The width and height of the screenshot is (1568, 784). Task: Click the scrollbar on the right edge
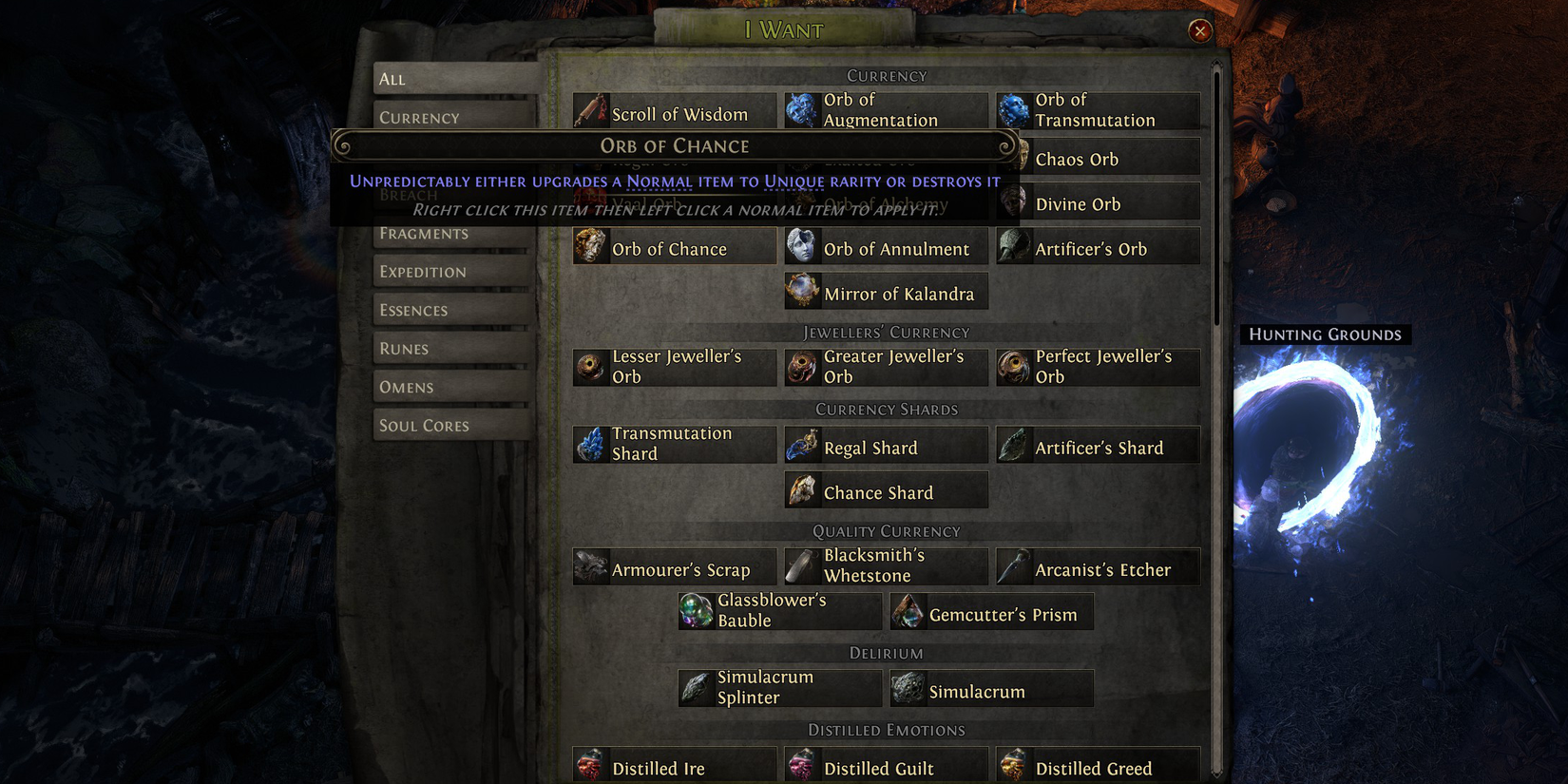click(x=1220, y=190)
